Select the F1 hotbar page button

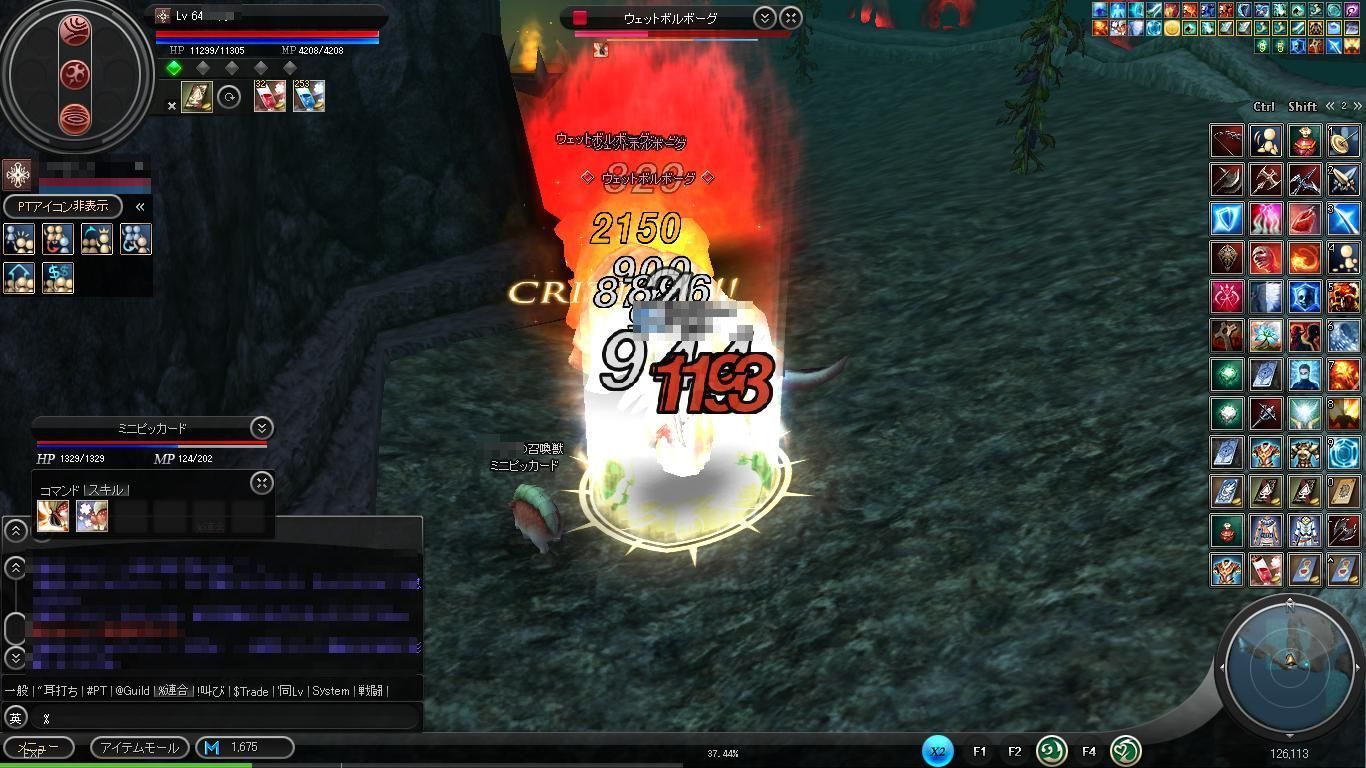tap(979, 751)
